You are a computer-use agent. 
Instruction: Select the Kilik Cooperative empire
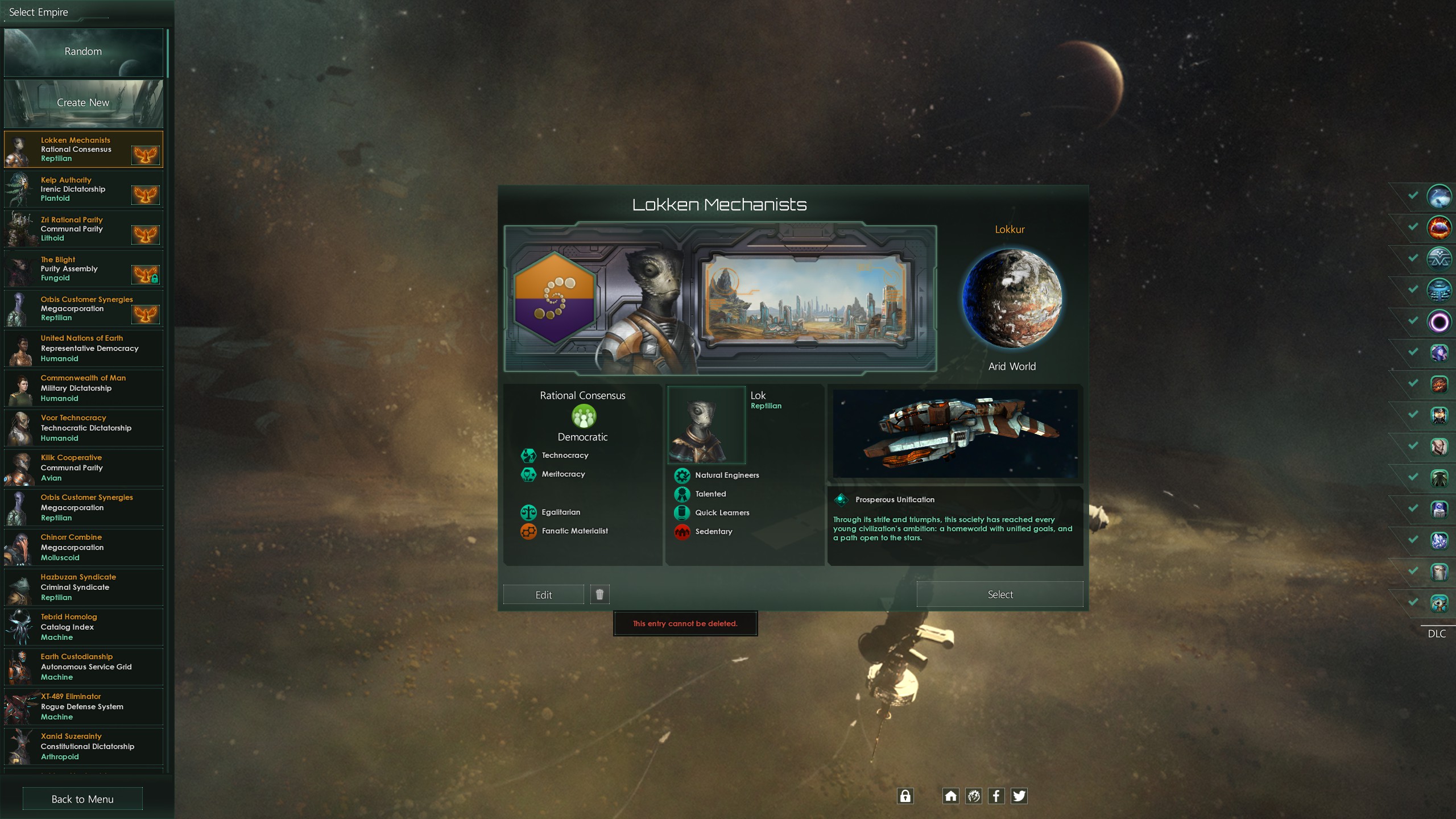[x=83, y=468]
